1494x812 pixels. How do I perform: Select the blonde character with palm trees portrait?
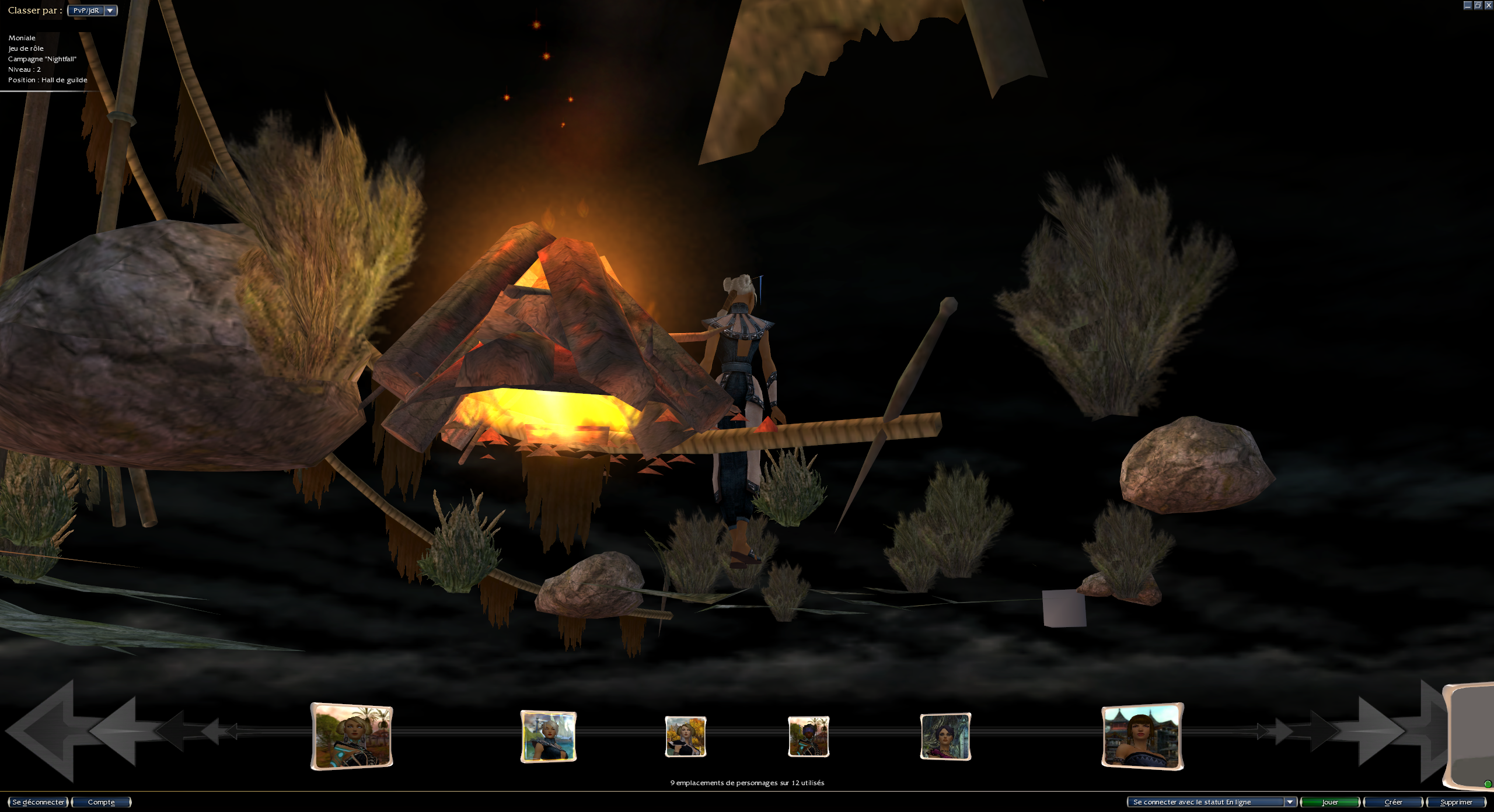point(351,736)
